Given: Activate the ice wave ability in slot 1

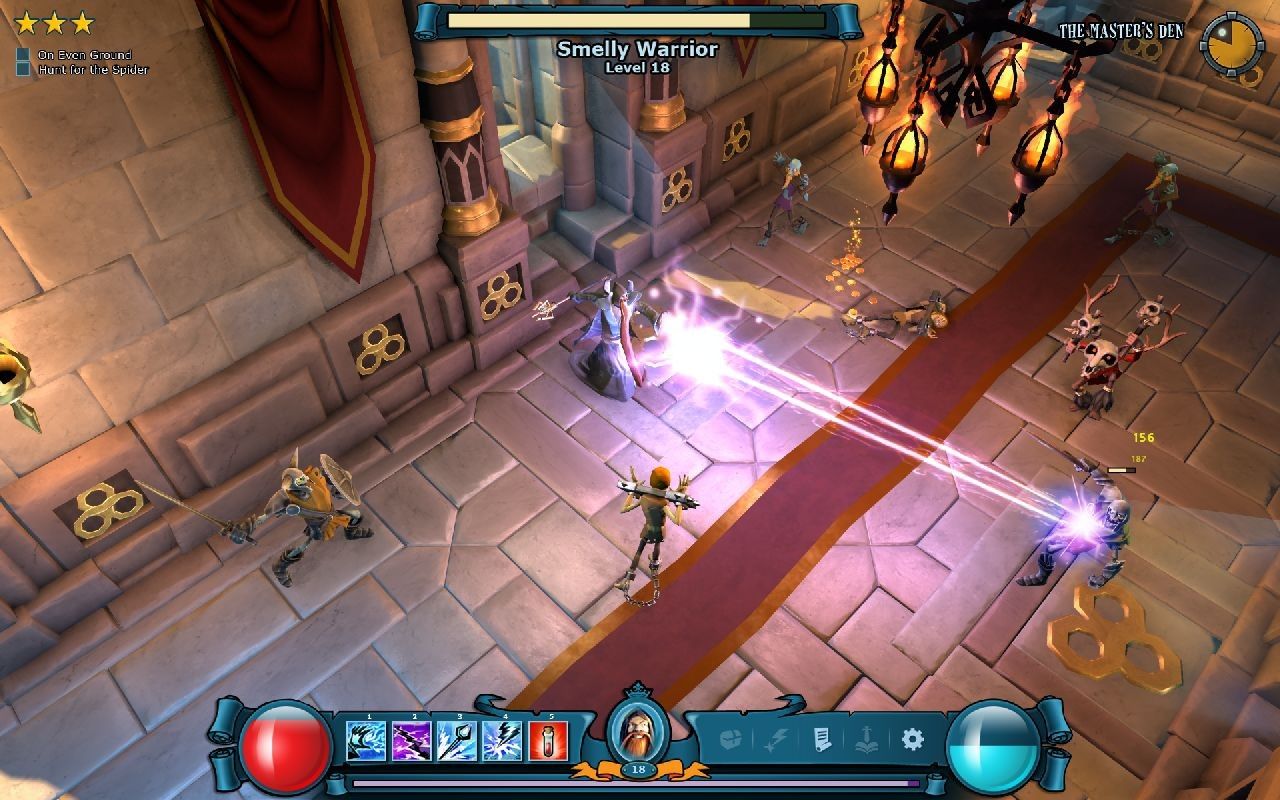Looking at the screenshot, I should [x=366, y=741].
